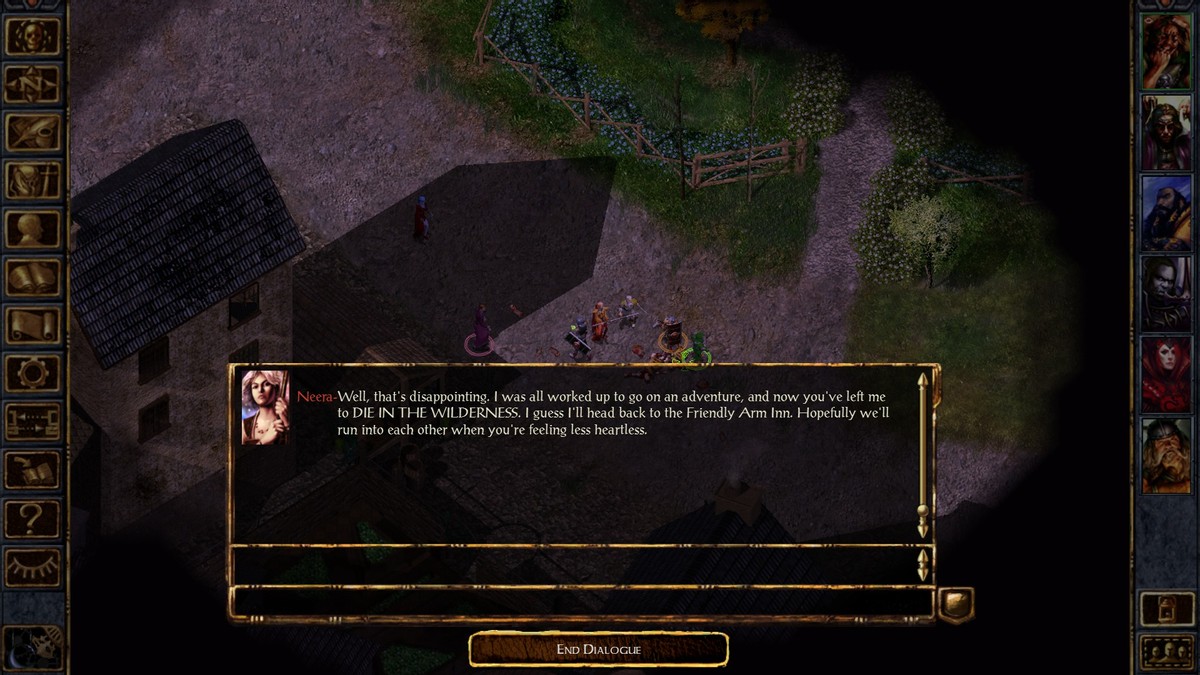Select the blue-robed bearded party member portrait
The height and width of the screenshot is (675, 1200).
pos(1166,212)
